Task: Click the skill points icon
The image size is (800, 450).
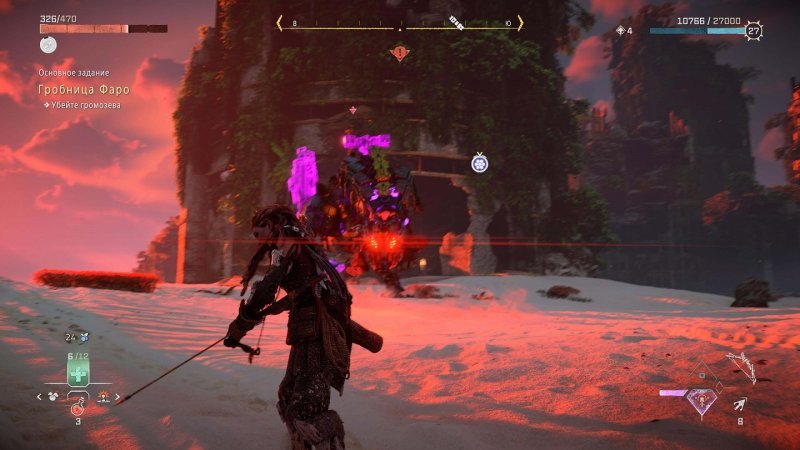Action: coord(620,31)
